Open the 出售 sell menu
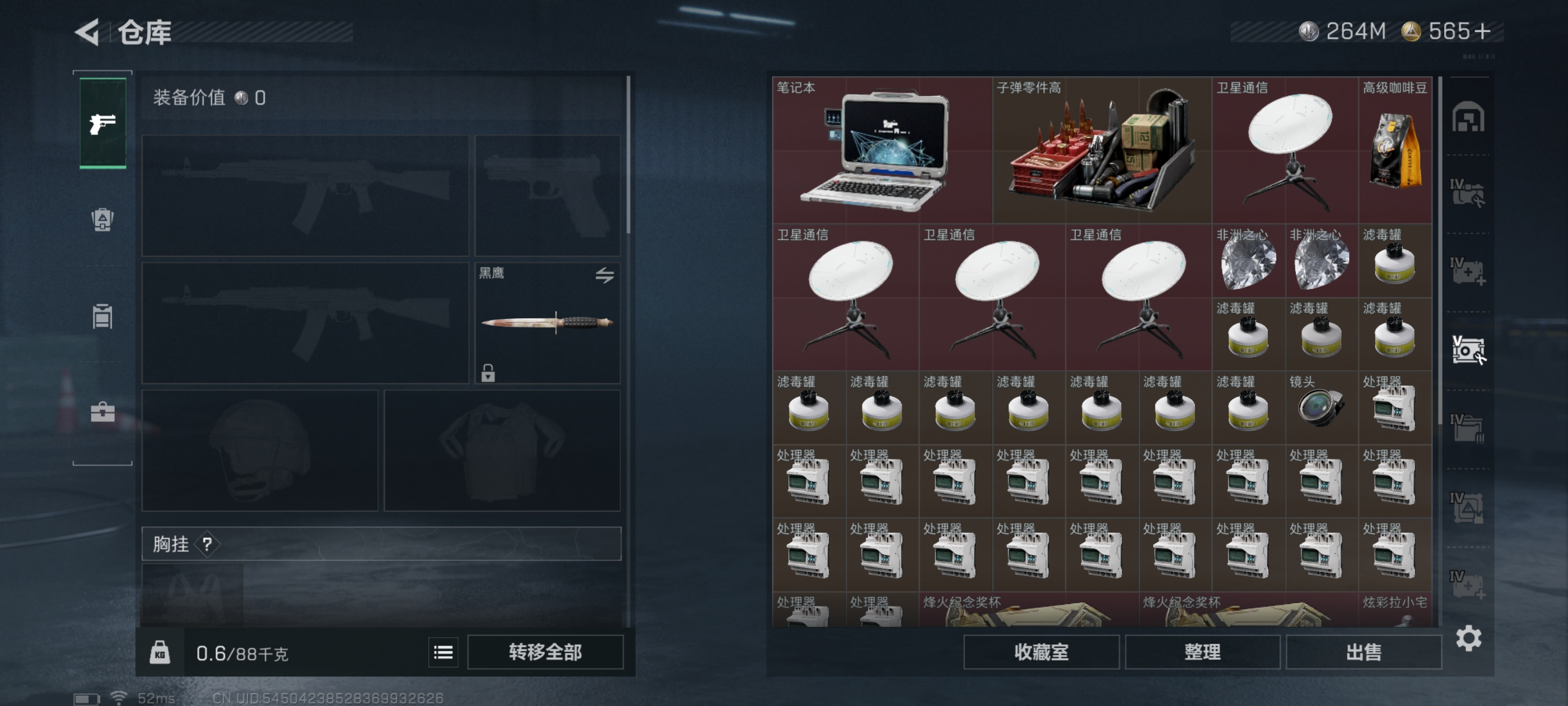The height and width of the screenshot is (706, 1568). pos(1364,652)
